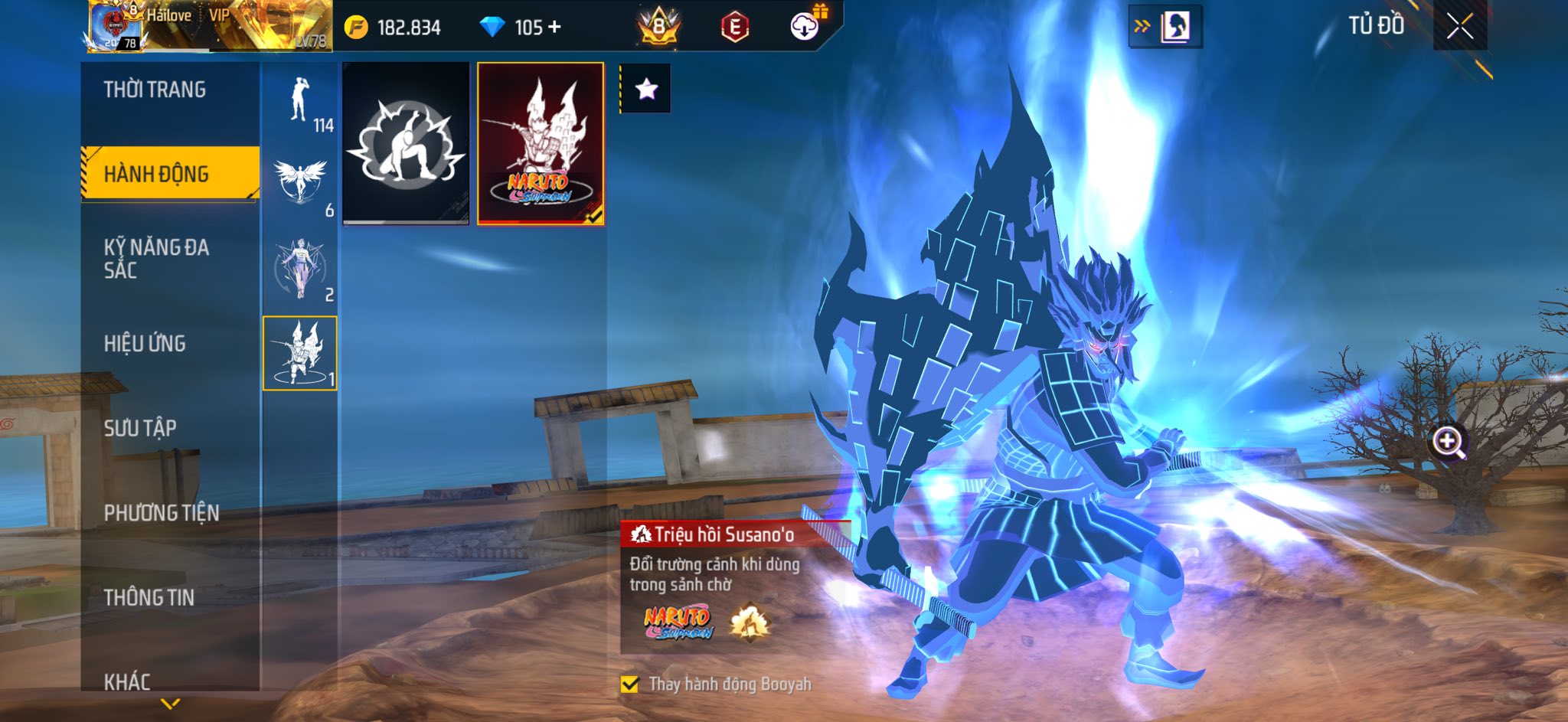Open the player profile avatar Hảilove
1568x722 pixels.
pyautogui.click(x=115, y=27)
